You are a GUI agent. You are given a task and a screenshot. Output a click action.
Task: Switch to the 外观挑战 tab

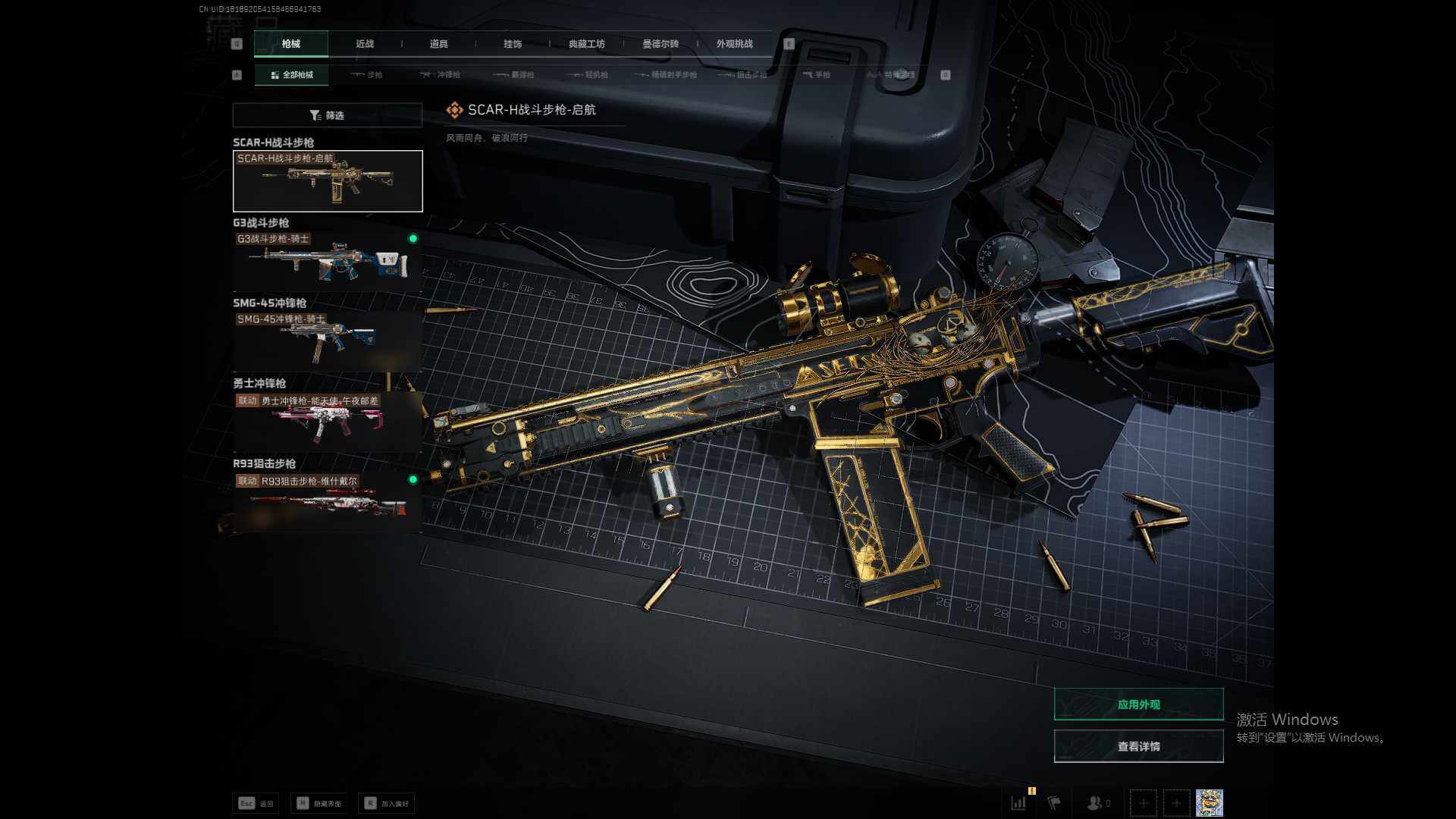click(734, 44)
